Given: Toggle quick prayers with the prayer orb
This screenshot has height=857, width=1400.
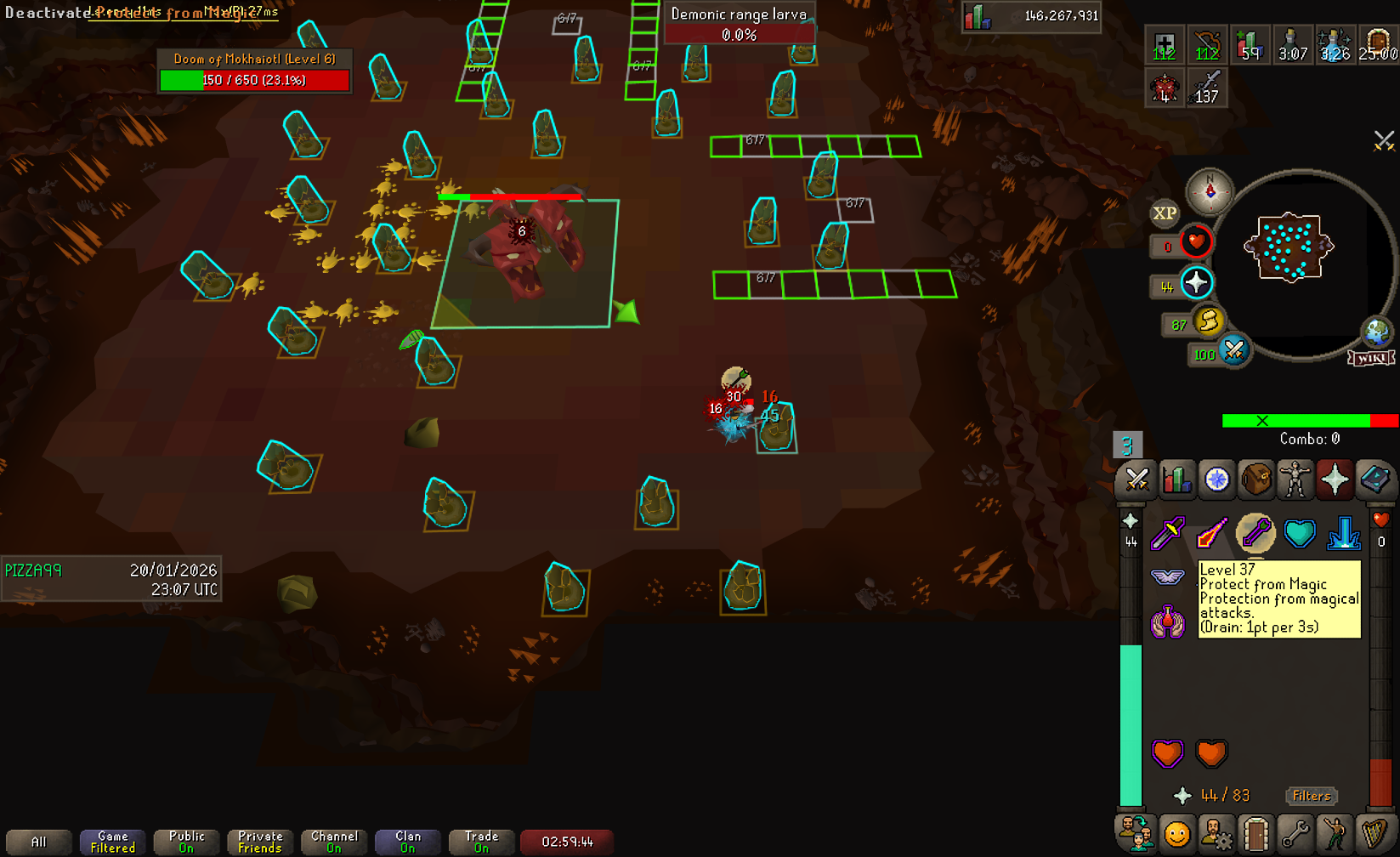Looking at the screenshot, I should pyautogui.click(x=1196, y=283).
